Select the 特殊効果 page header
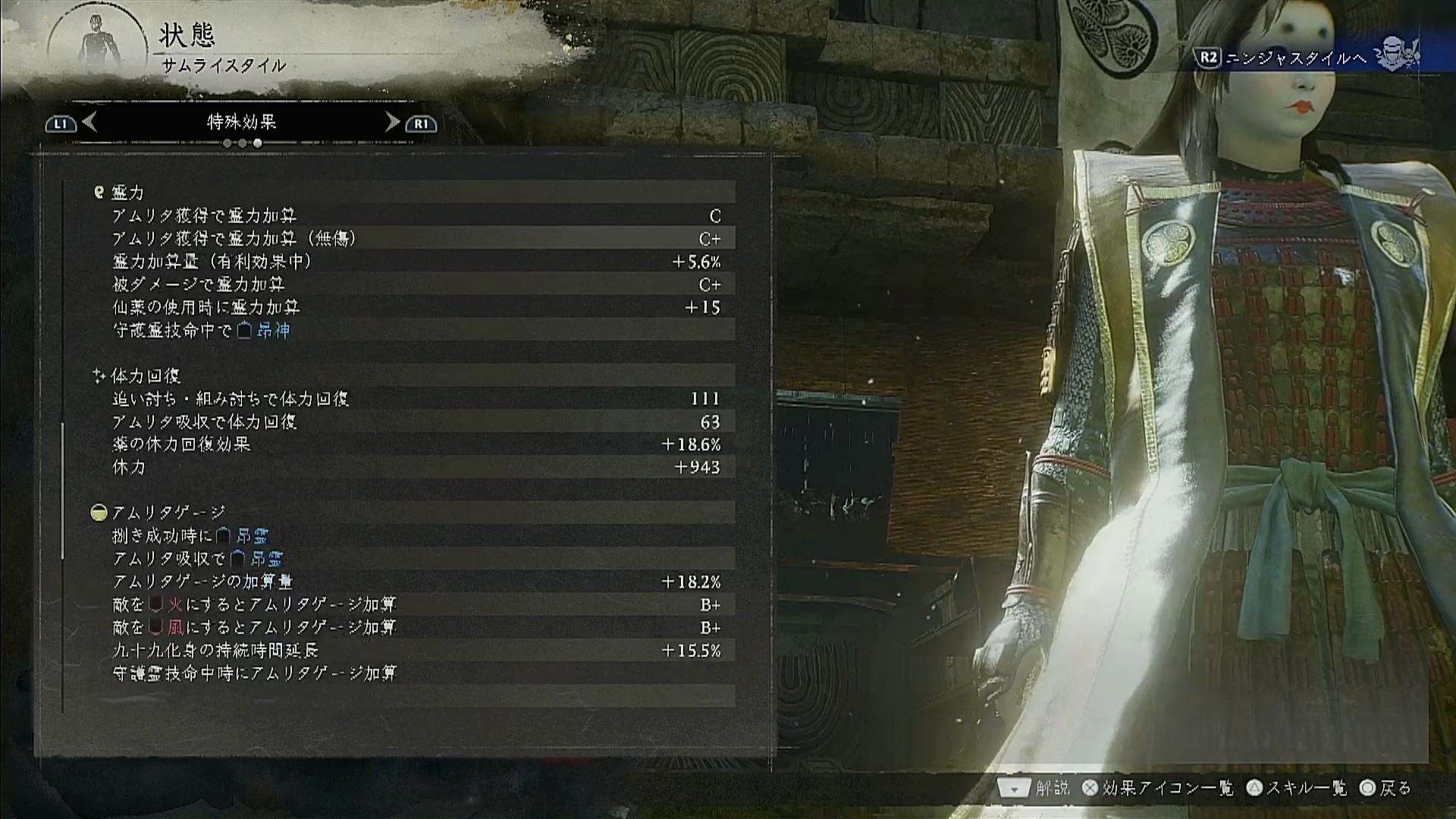The image size is (1456, 819). (241, 122)
